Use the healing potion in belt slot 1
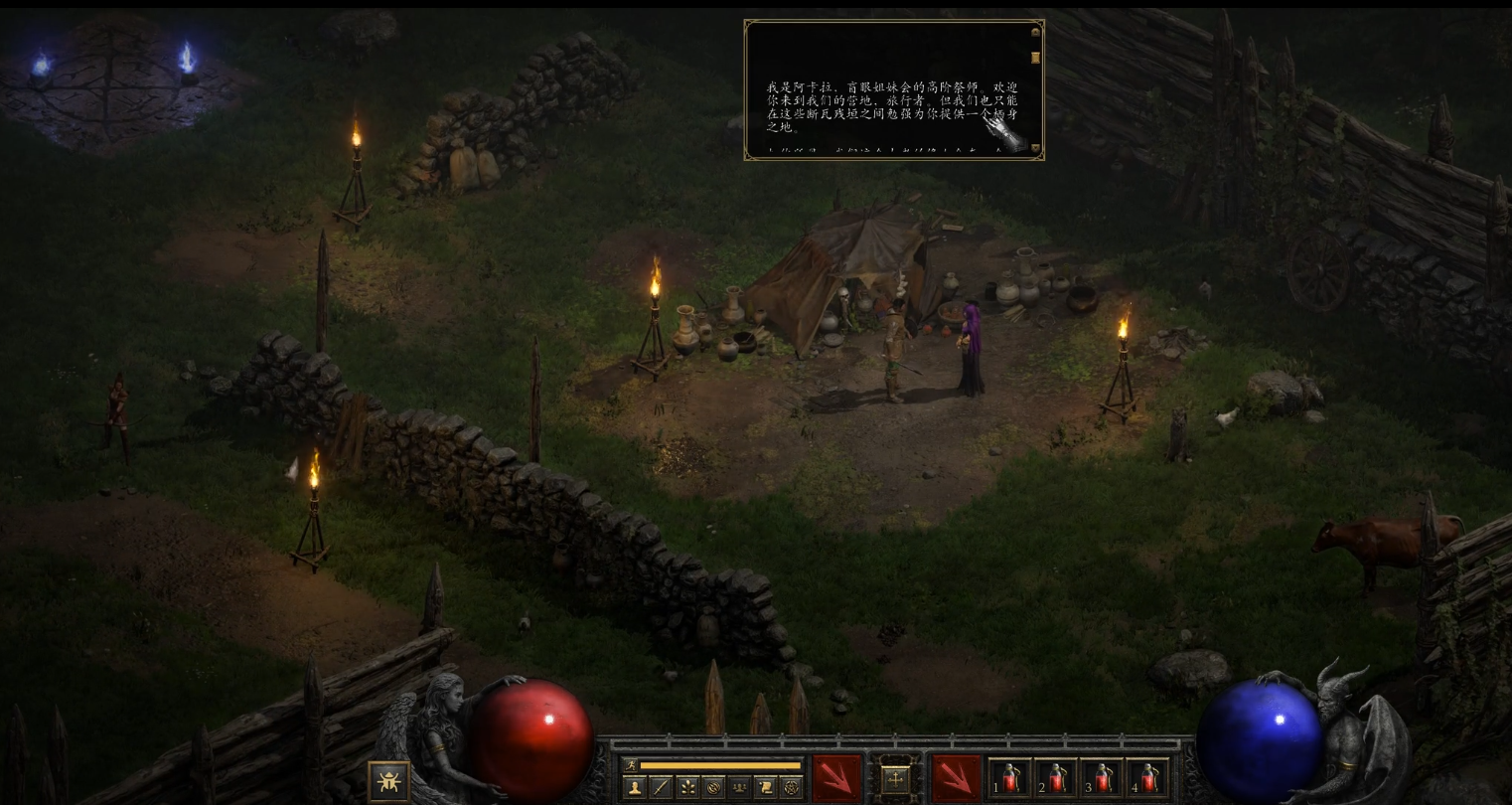 (1010, 778)
